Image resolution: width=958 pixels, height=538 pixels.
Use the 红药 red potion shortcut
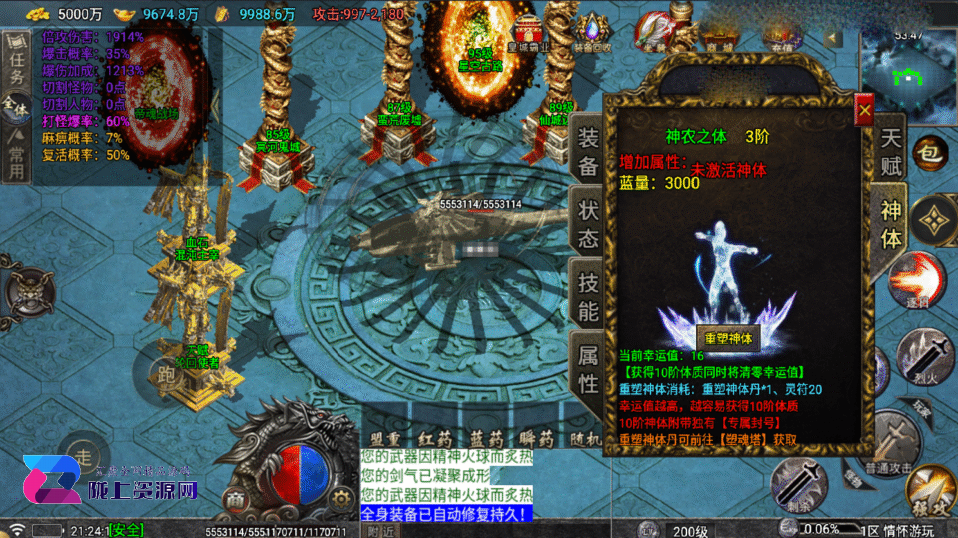coord(433,439)
